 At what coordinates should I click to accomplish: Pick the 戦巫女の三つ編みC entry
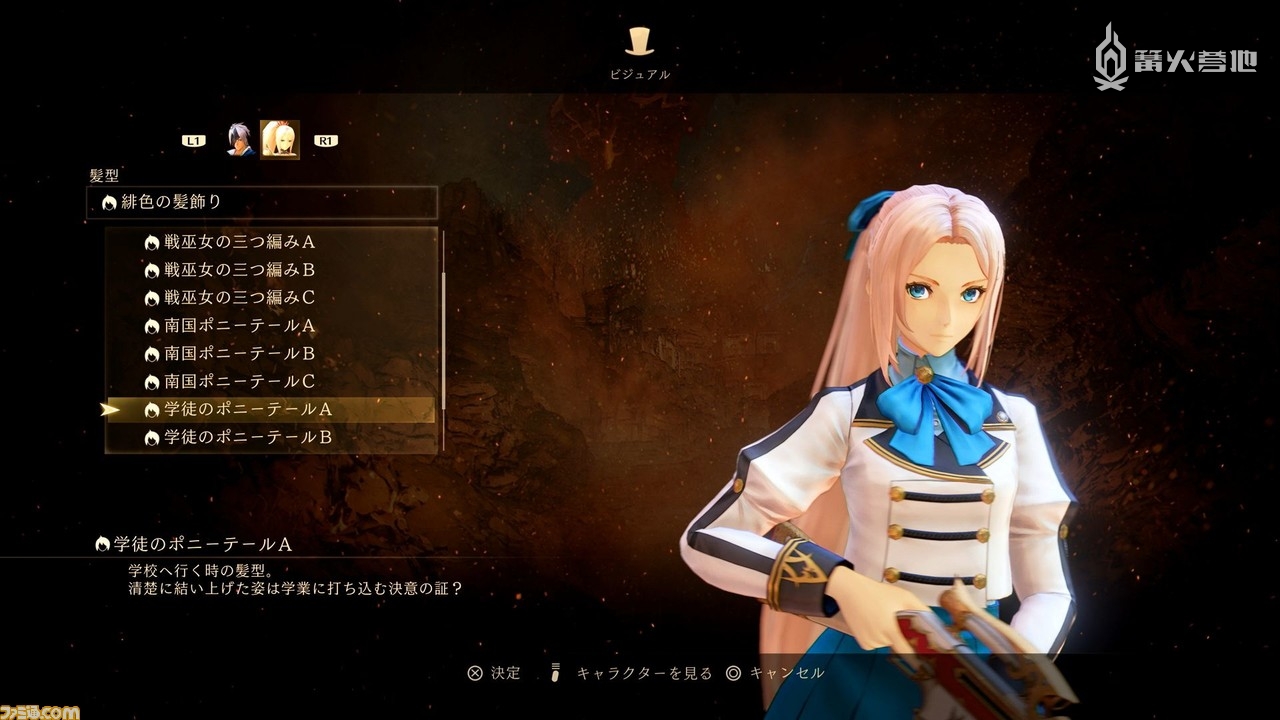240,298
